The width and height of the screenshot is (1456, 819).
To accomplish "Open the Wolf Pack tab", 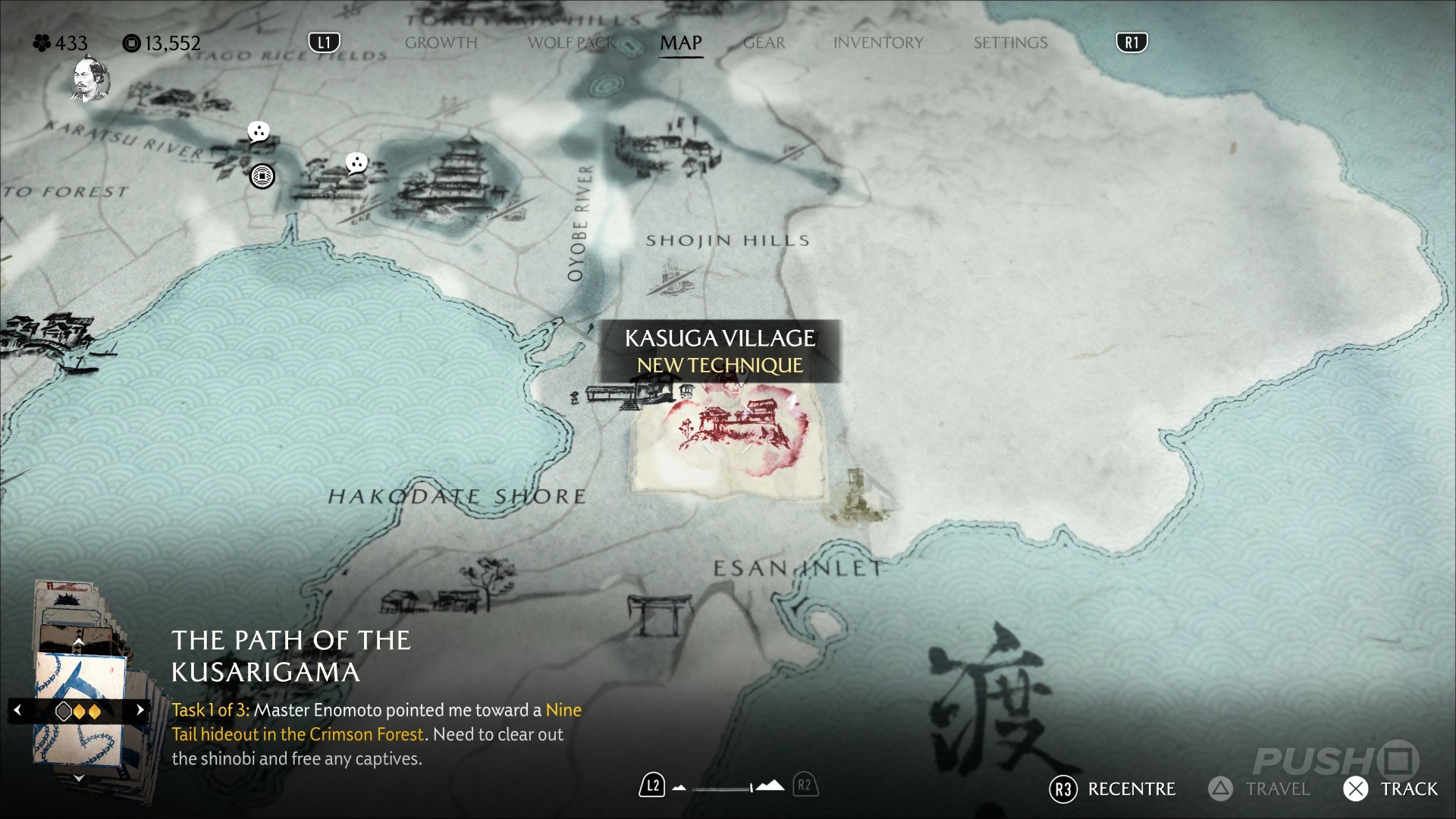I will click(572, 43).
